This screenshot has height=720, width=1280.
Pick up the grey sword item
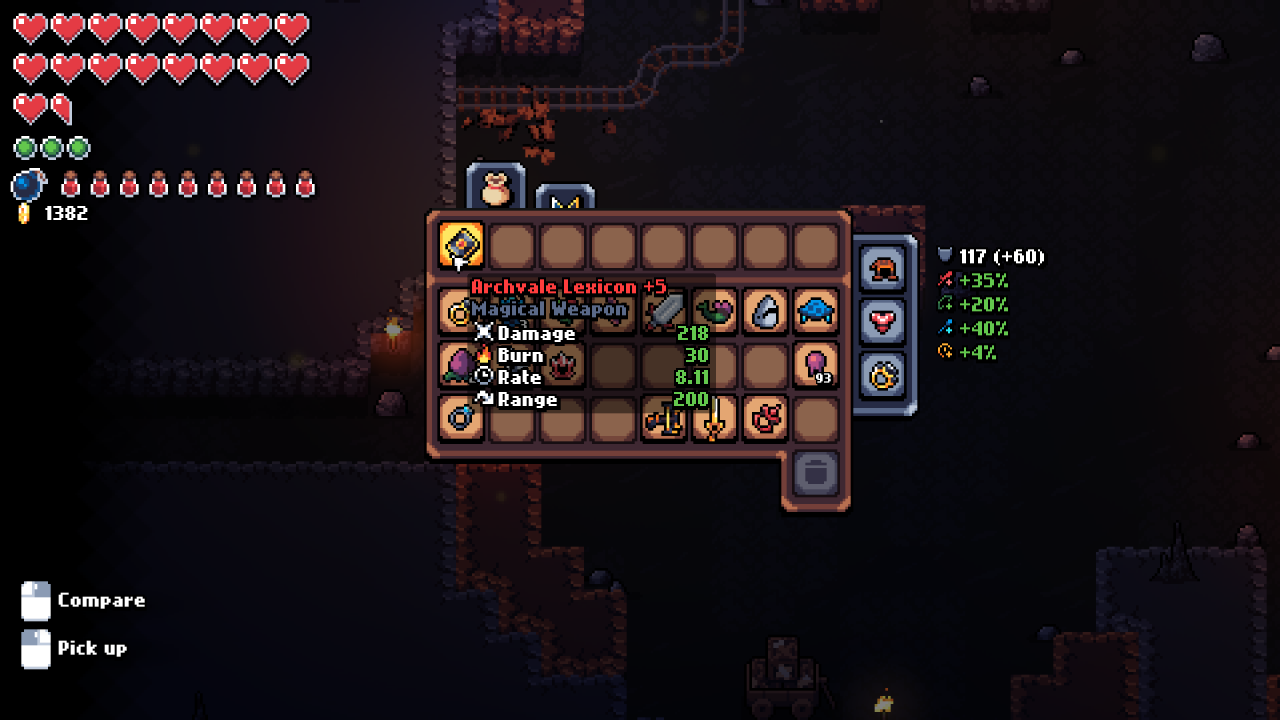coord(664,311)
